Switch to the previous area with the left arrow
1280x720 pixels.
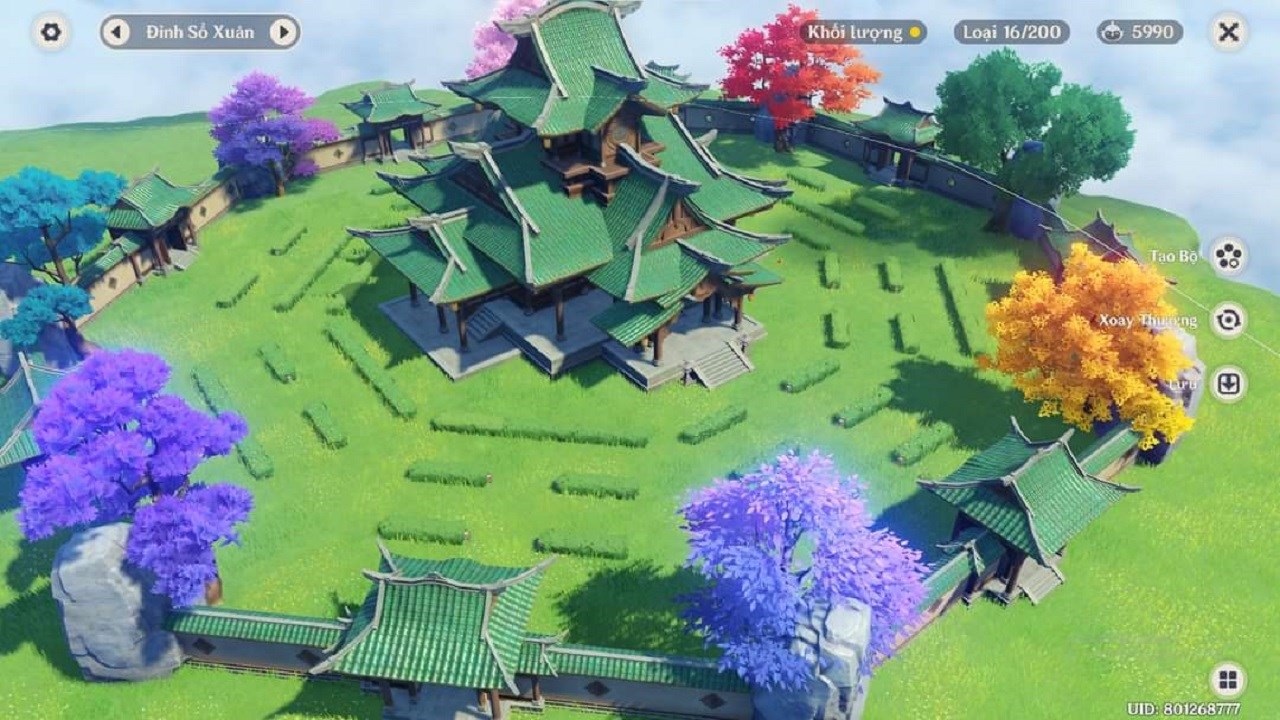(117, 31)
